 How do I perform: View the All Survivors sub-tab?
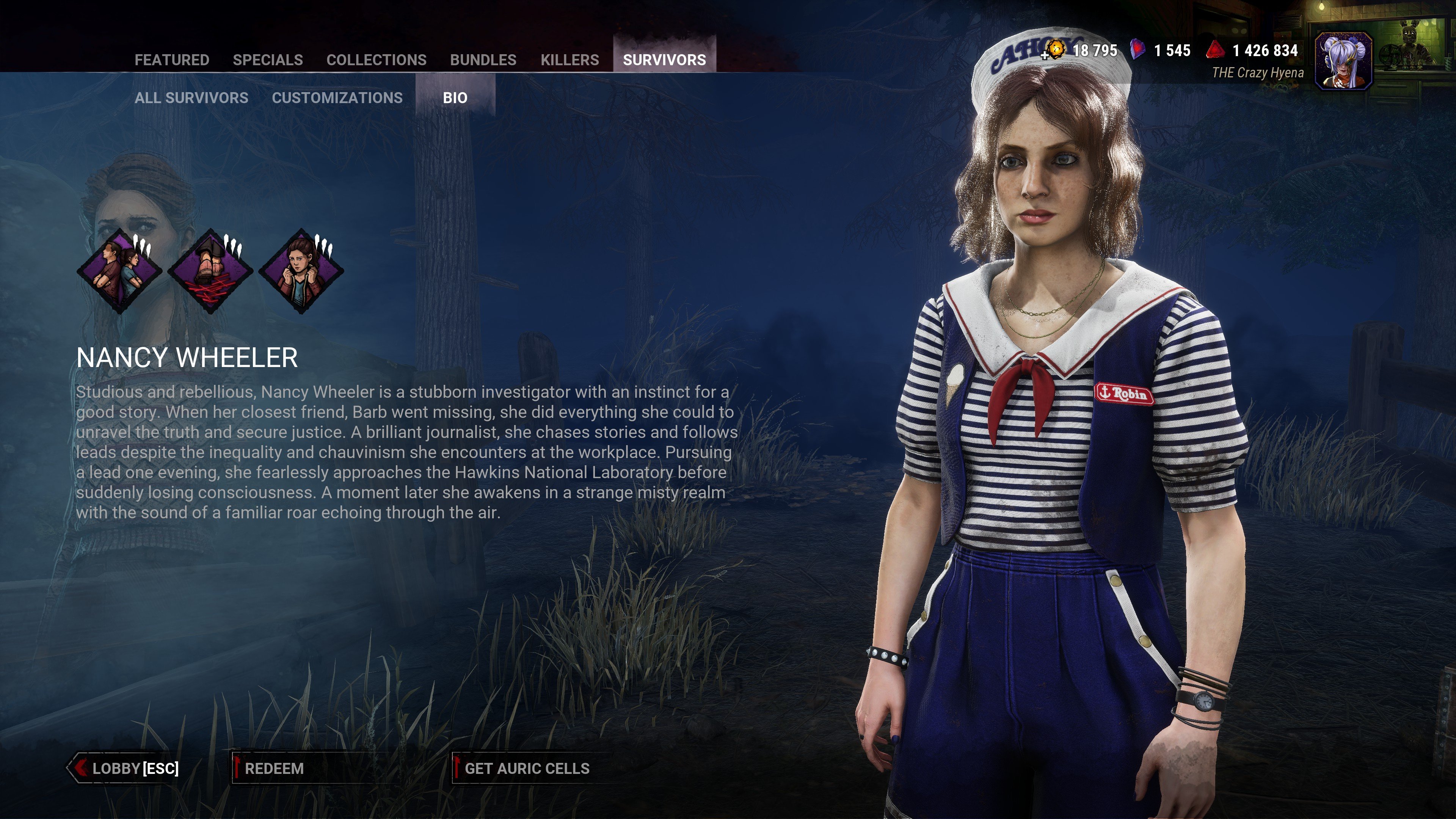[191, 98]
